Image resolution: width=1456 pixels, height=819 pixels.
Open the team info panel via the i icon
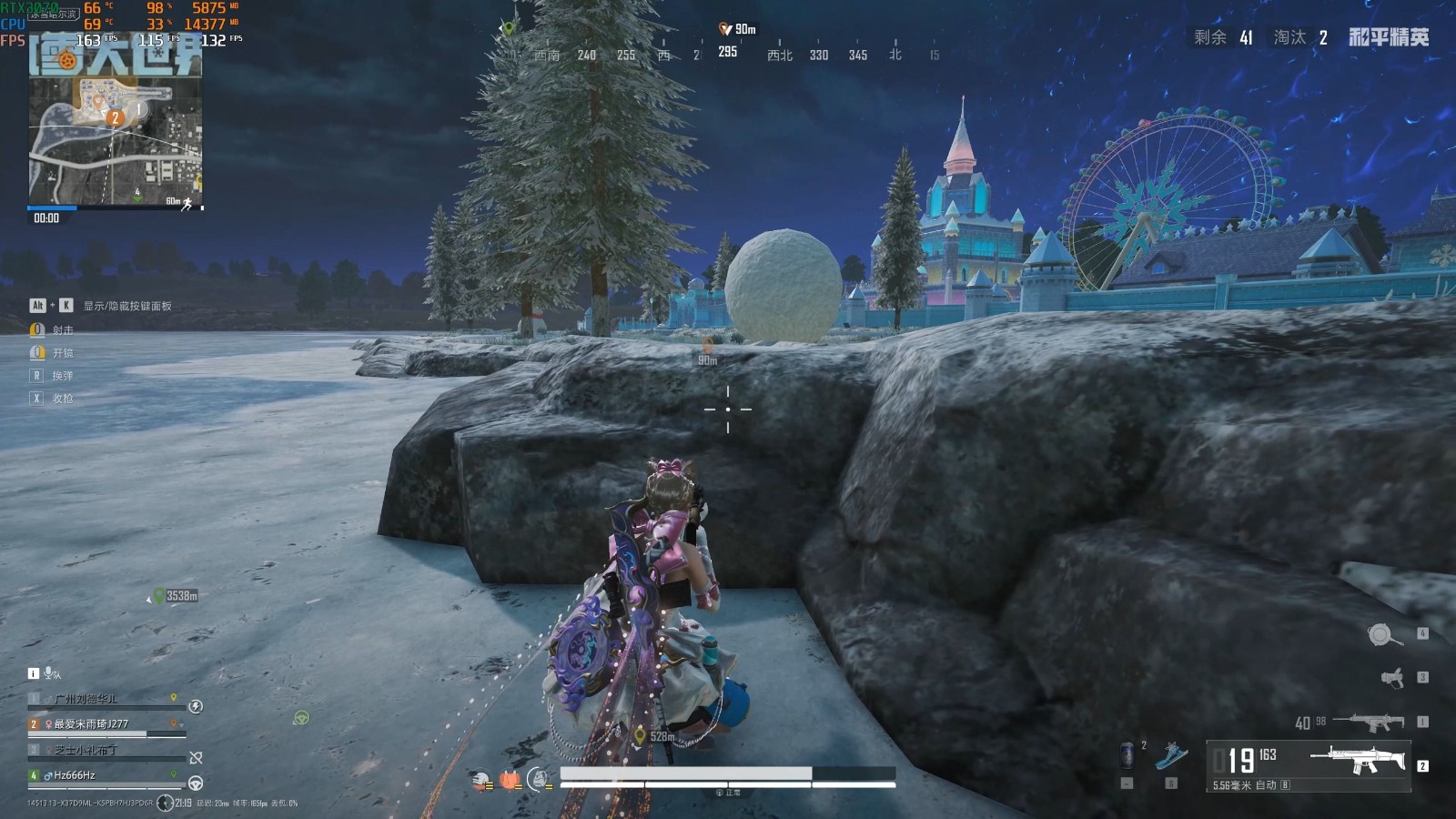pyautogui.click(x=33, y=673)
